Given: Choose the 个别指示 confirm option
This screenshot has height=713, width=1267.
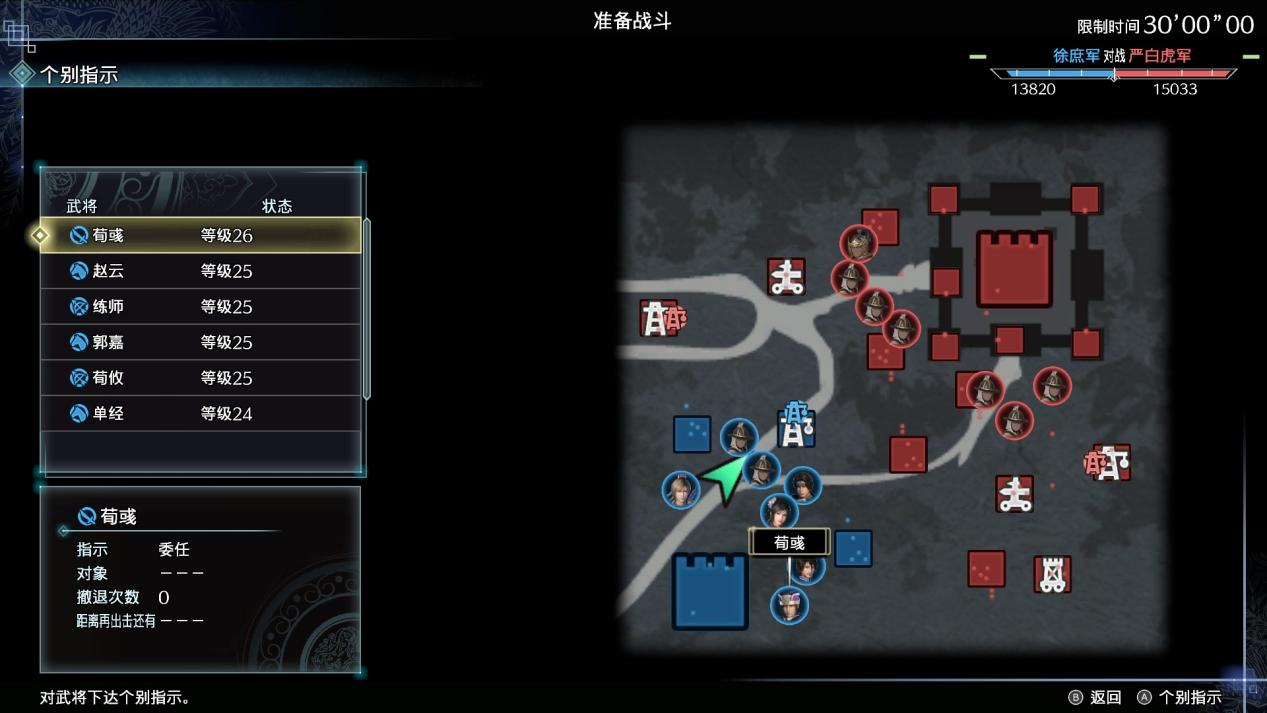Looking at the screenshot, I should [1179, 697].
